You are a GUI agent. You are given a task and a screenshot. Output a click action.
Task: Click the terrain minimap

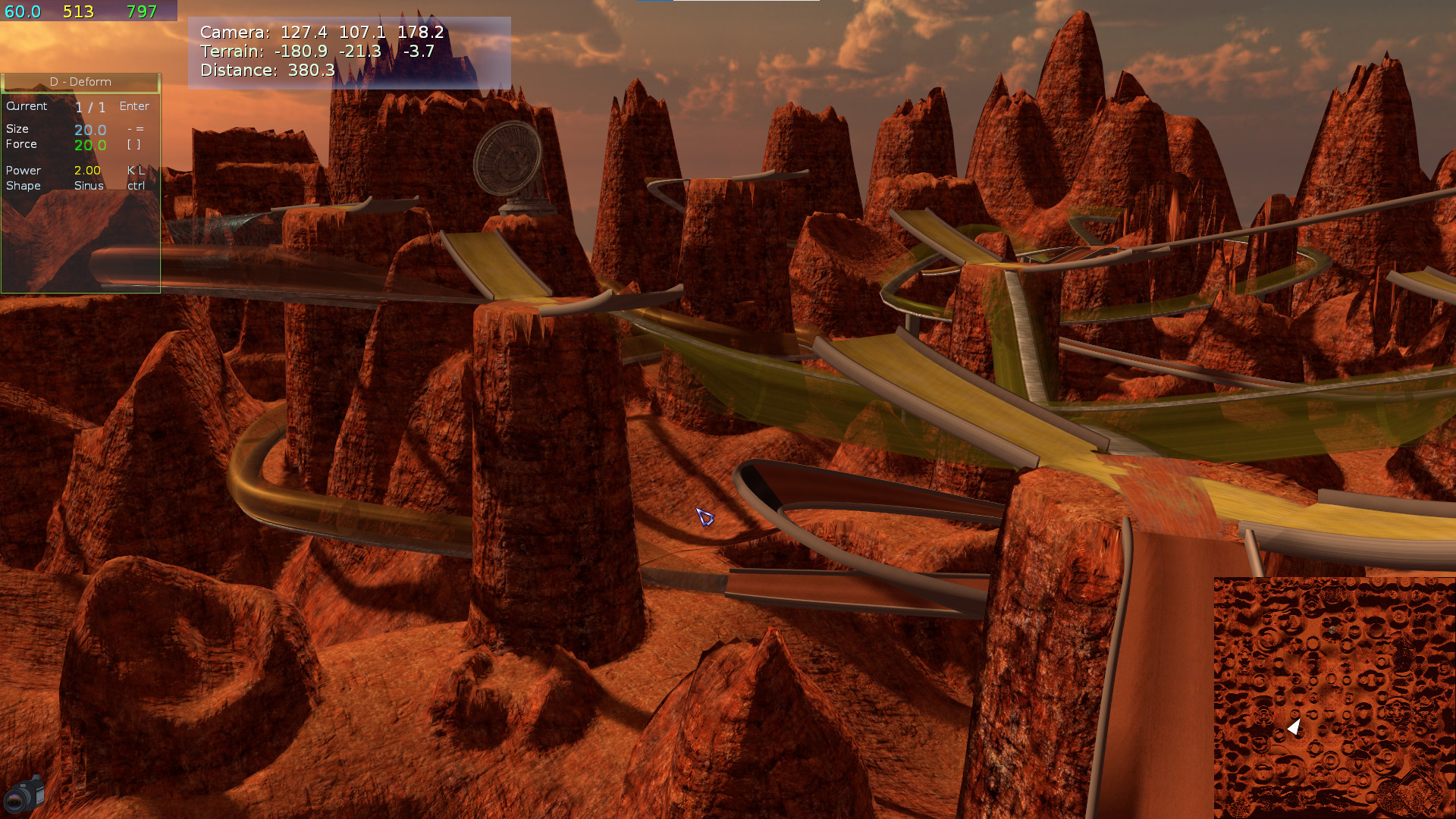tap(1334, 697)
